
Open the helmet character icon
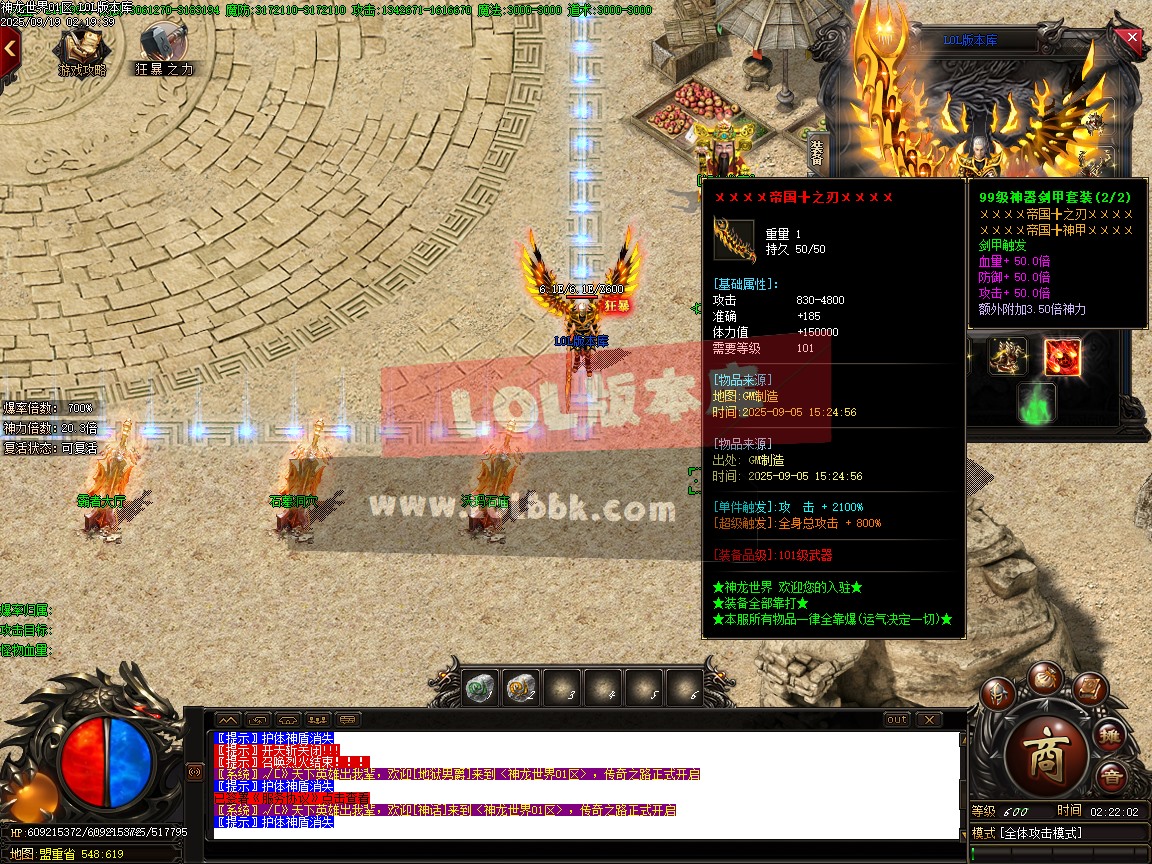[997, 692]
